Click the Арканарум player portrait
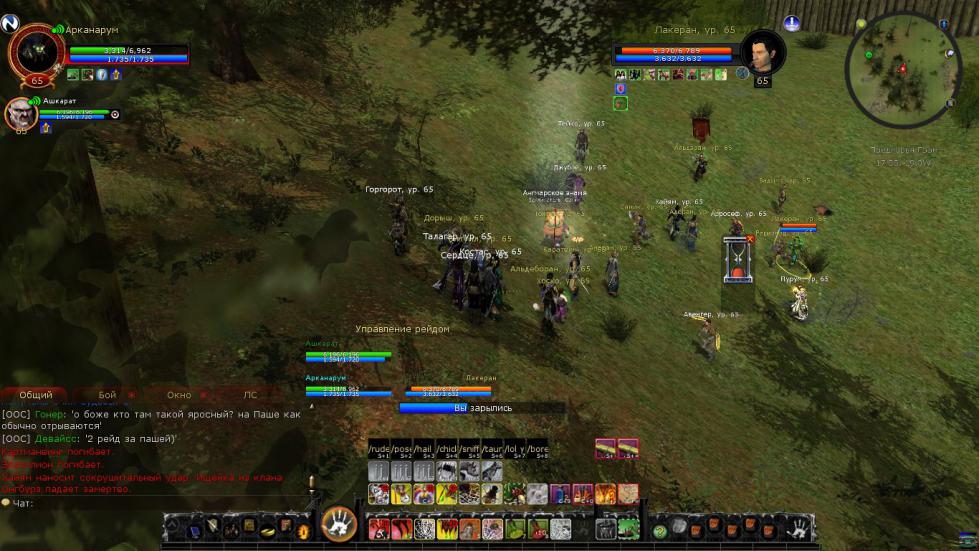This screenshot has width=979, height=551. point(35,52)
